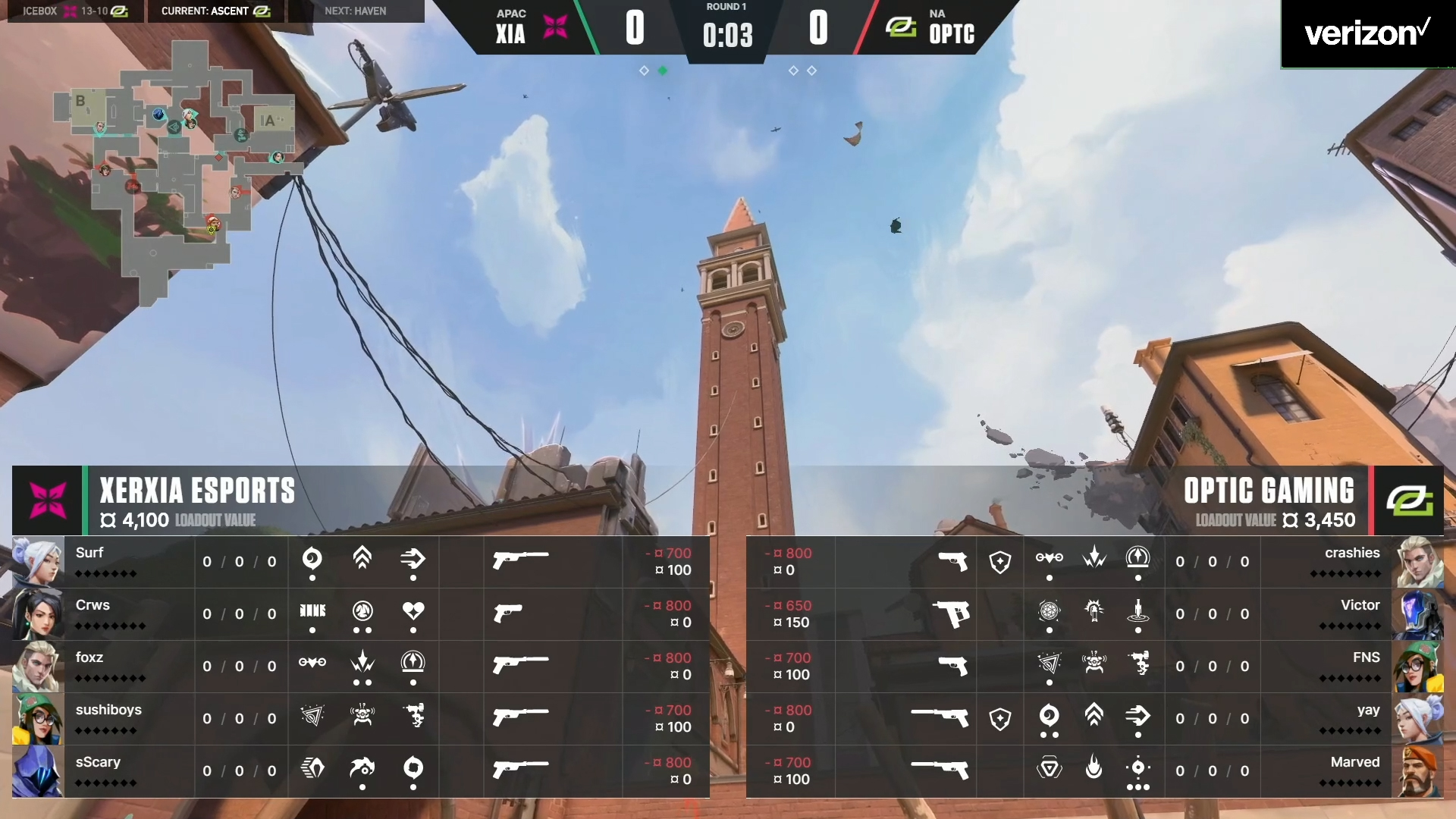Click crashies' shield armor icon
The width and height of the screenshot is (1456, 819).
tap(1000, 562)
